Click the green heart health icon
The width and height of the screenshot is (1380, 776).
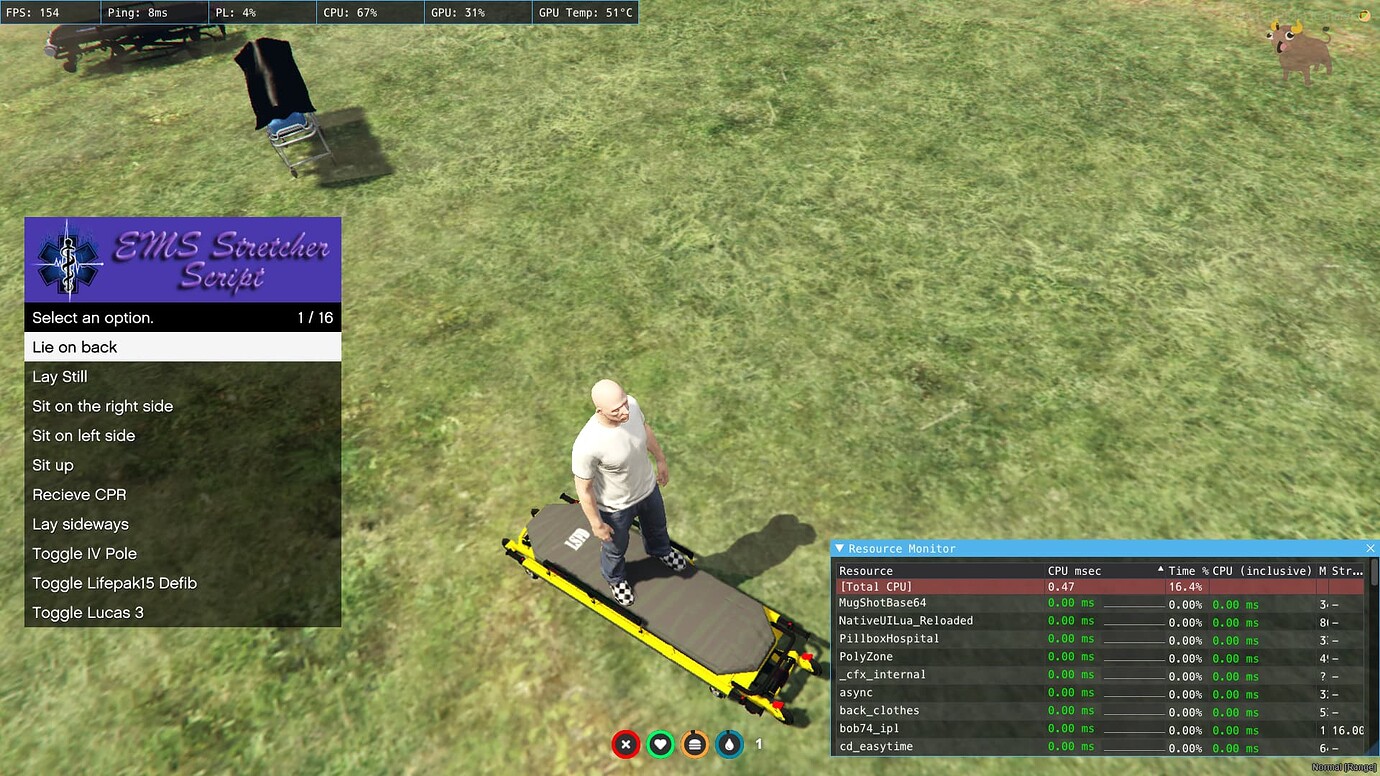[x=660, y=745]
